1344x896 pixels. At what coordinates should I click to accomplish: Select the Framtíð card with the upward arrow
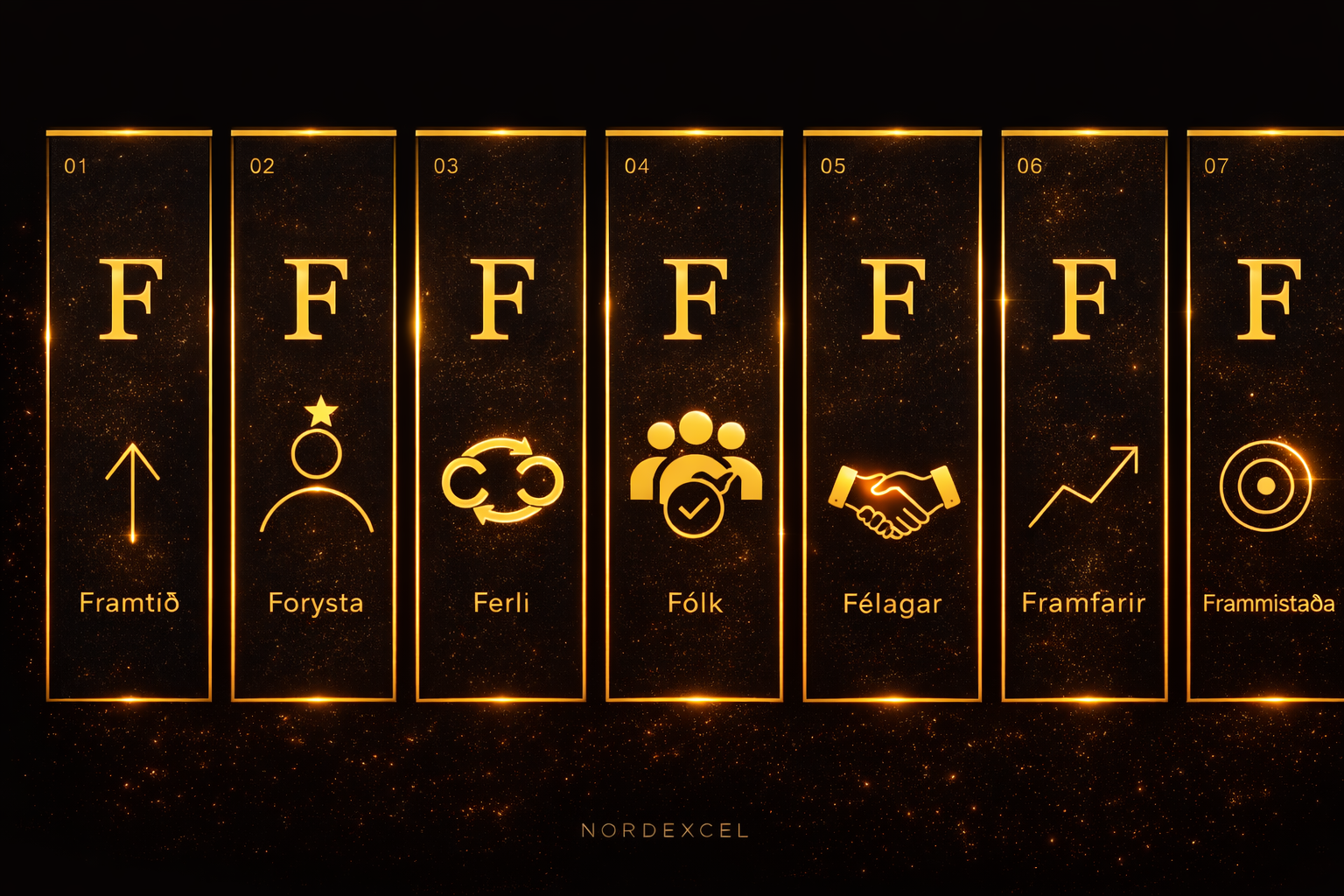tap(129, 416)
